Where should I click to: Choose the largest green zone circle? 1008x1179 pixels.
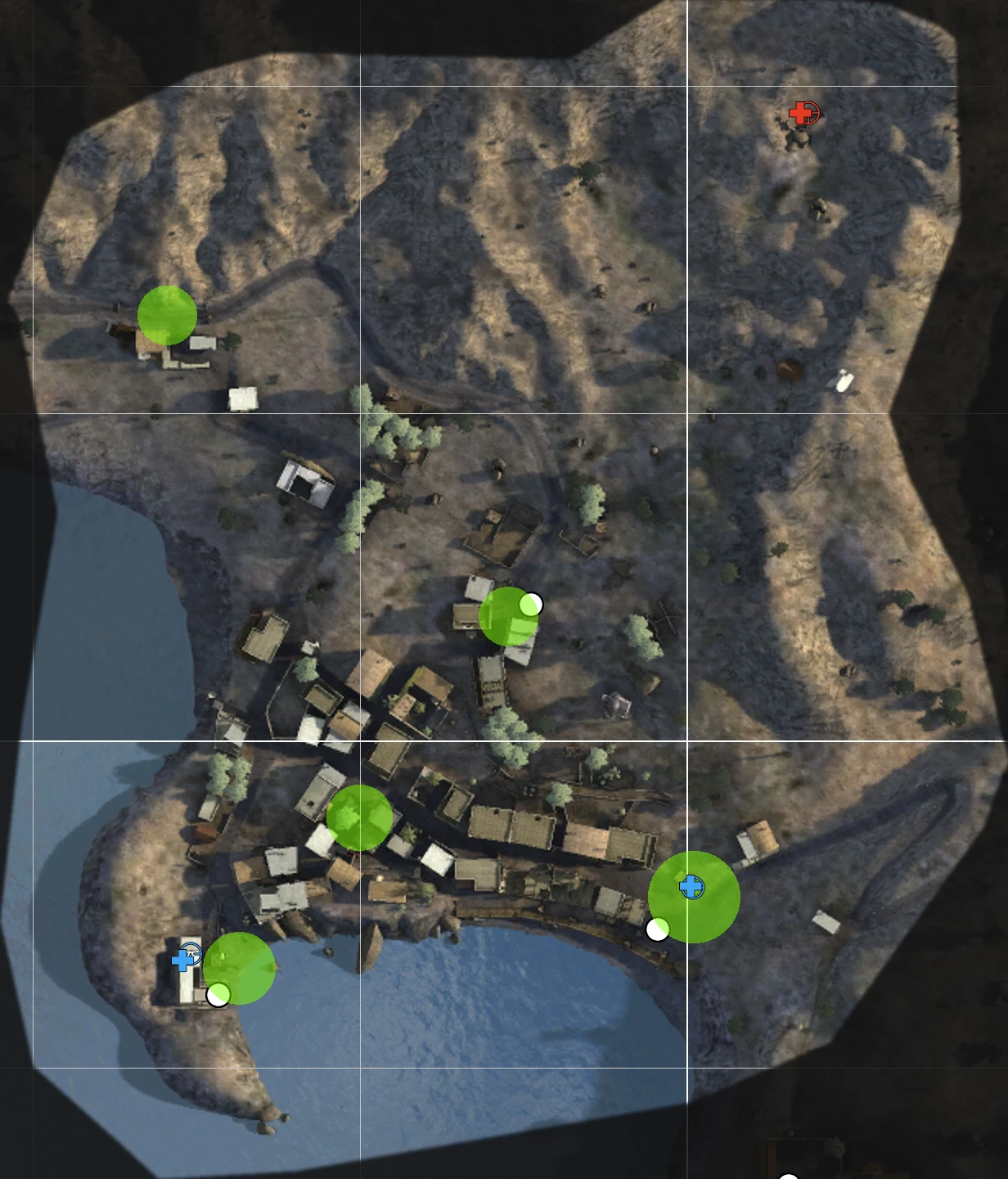pos(694,897)
